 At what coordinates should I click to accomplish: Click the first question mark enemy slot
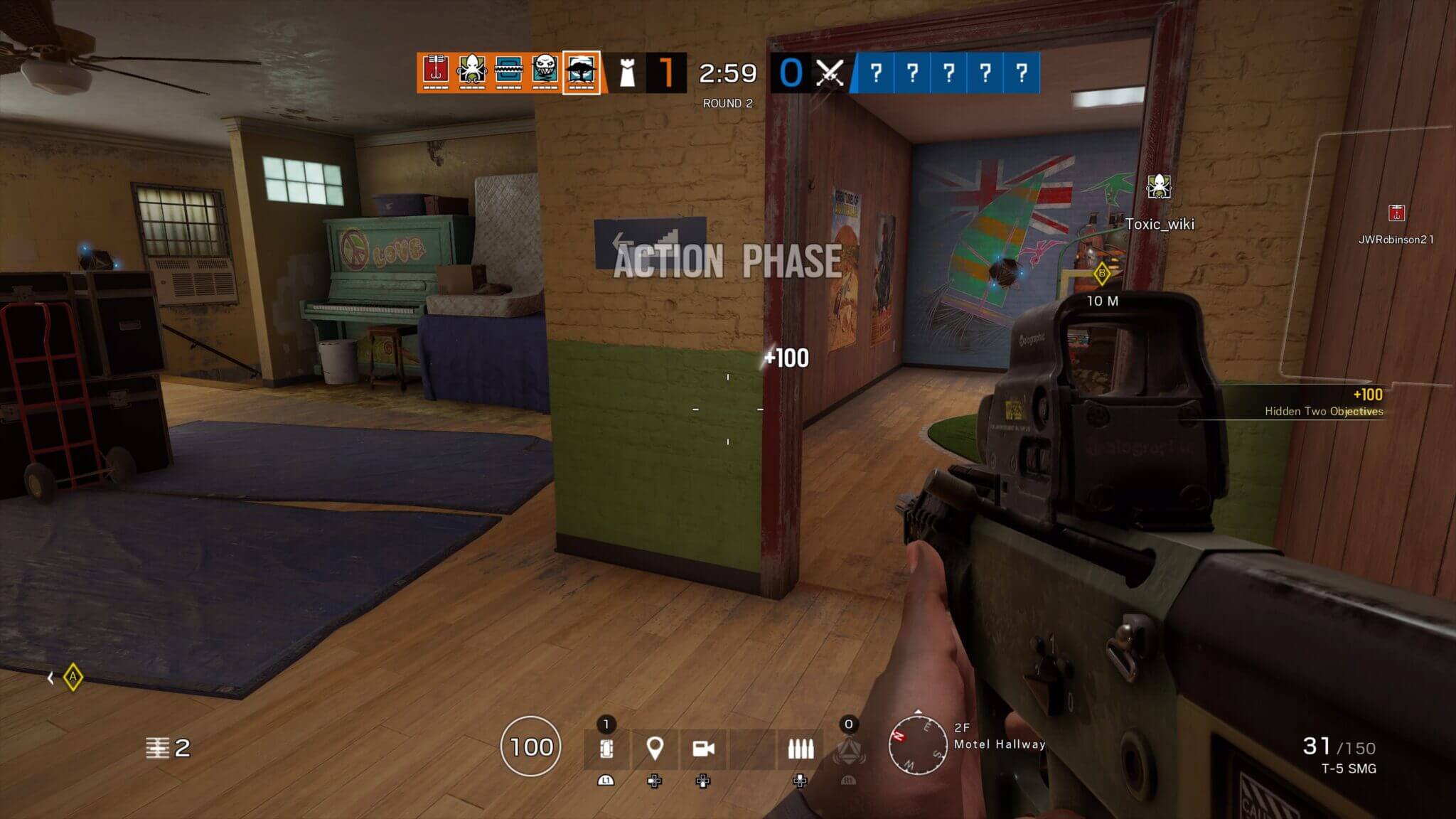875,71
